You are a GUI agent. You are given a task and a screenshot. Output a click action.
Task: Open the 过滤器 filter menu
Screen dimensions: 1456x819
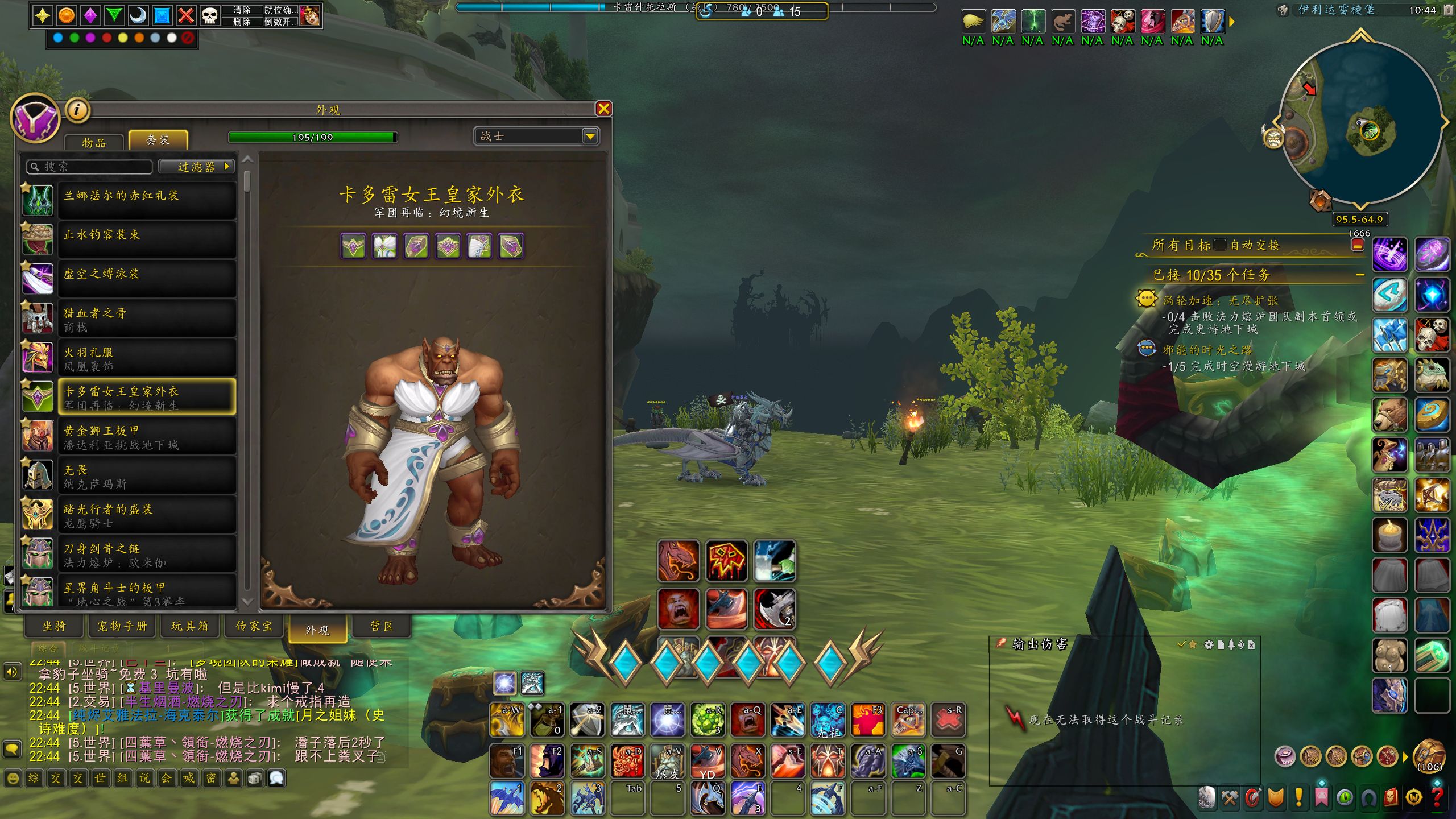tap(197, 167)
